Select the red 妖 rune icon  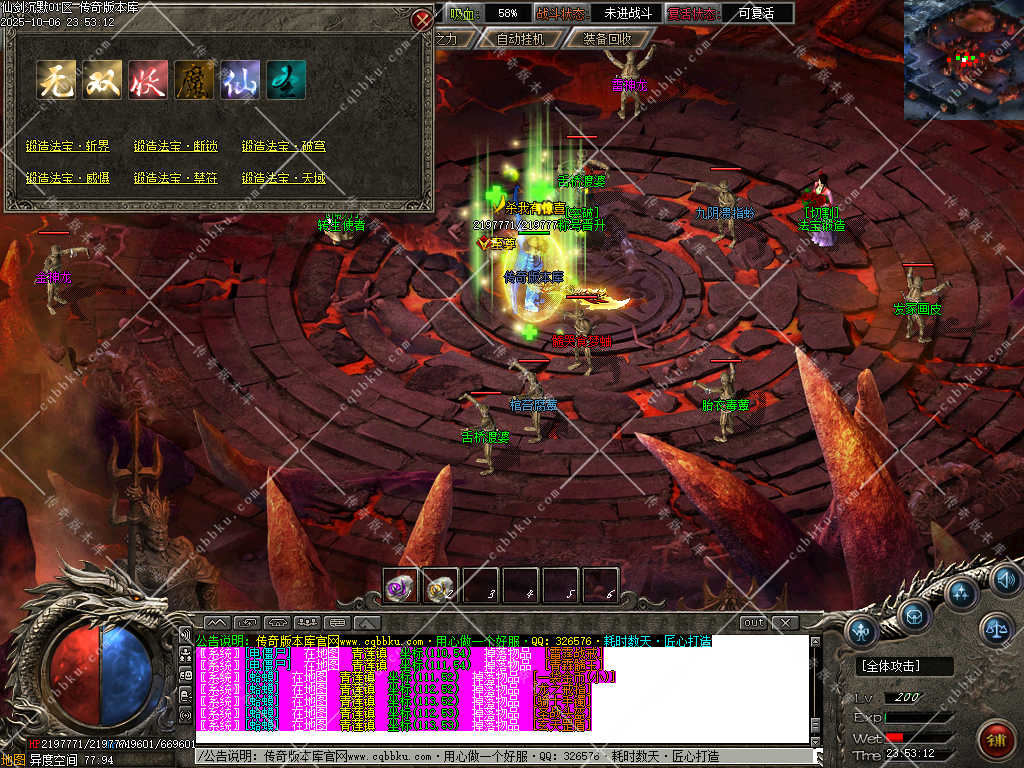(148, 80)
